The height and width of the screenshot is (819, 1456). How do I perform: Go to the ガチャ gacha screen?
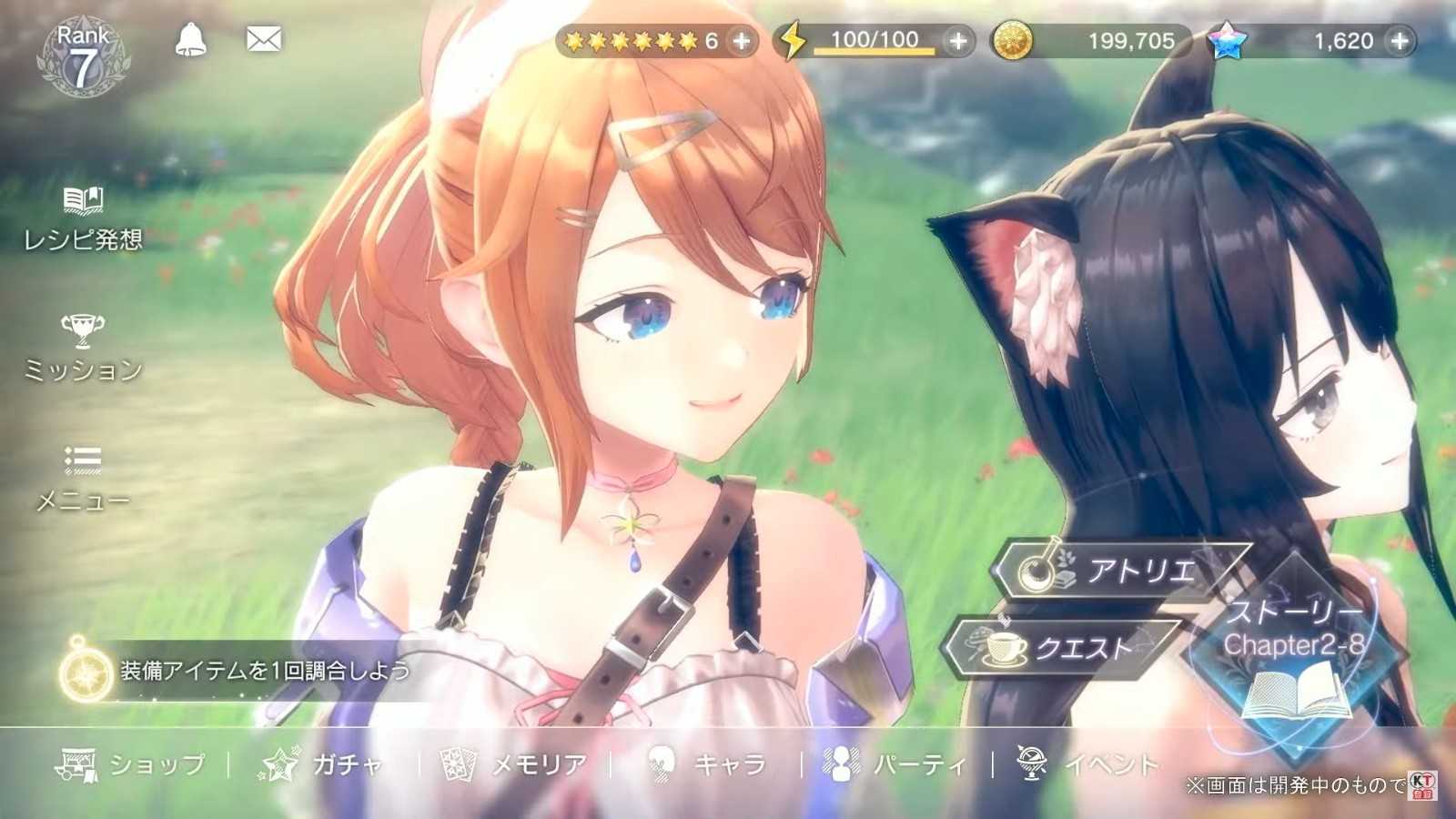[x=323, y=764]
